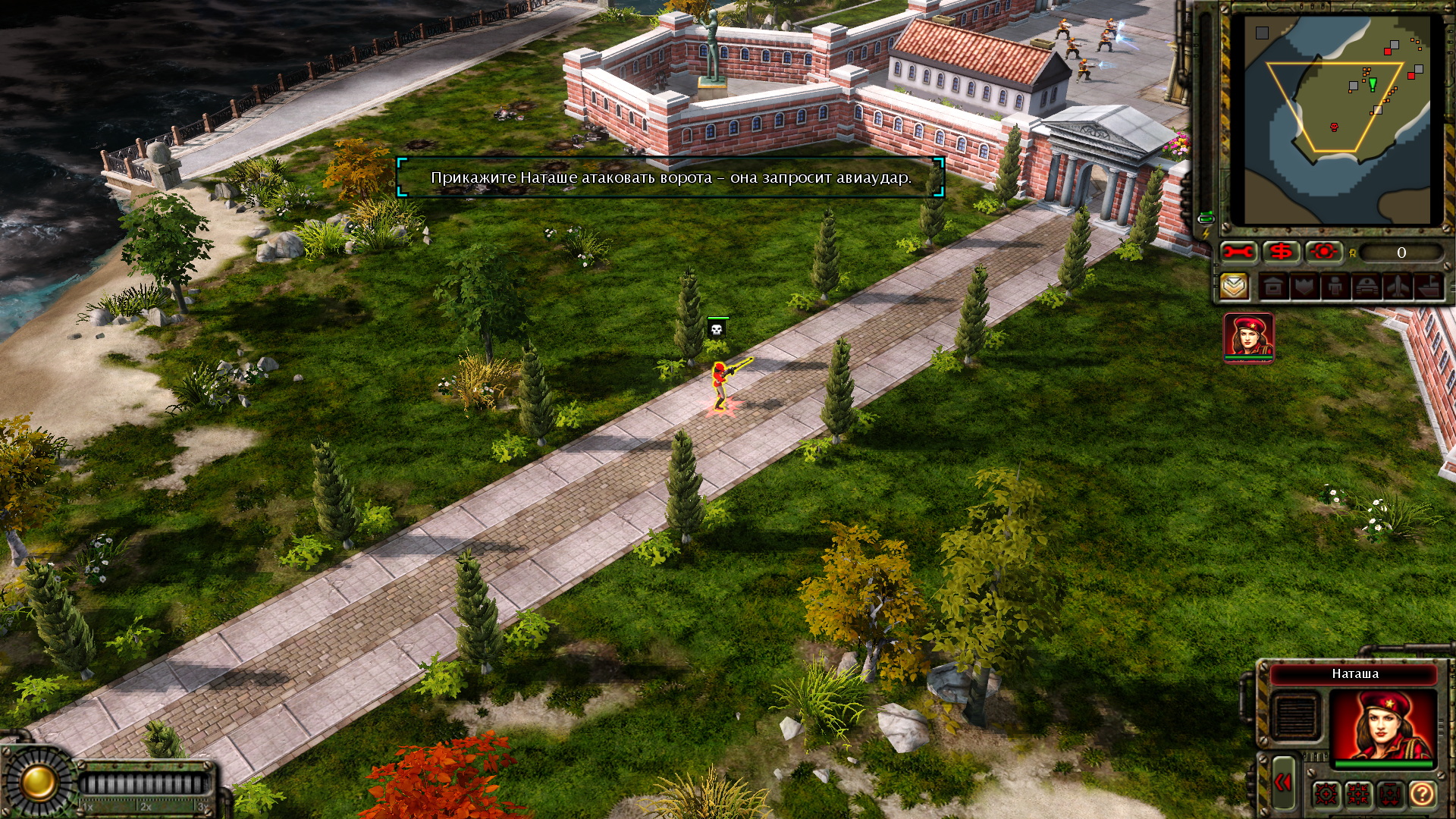Activate the Sell structure tool

pyautogui.click(x=1281, y=251)
